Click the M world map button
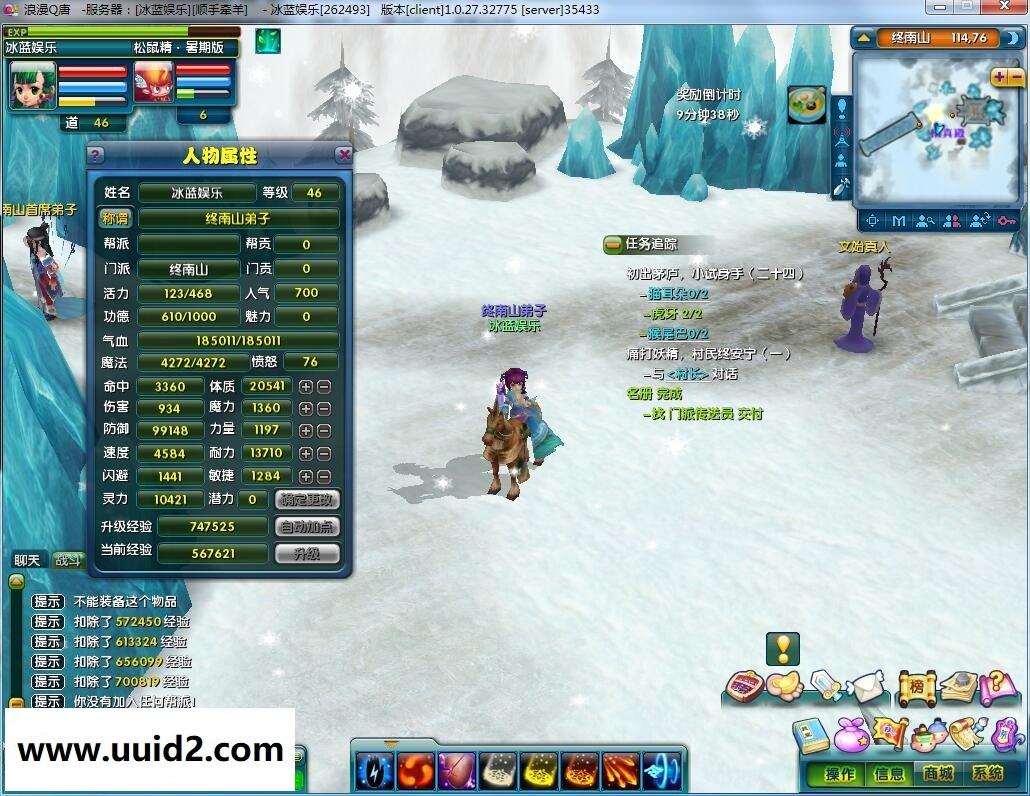The width and height of the screenshot is (1030, 796). pos(899,220)
